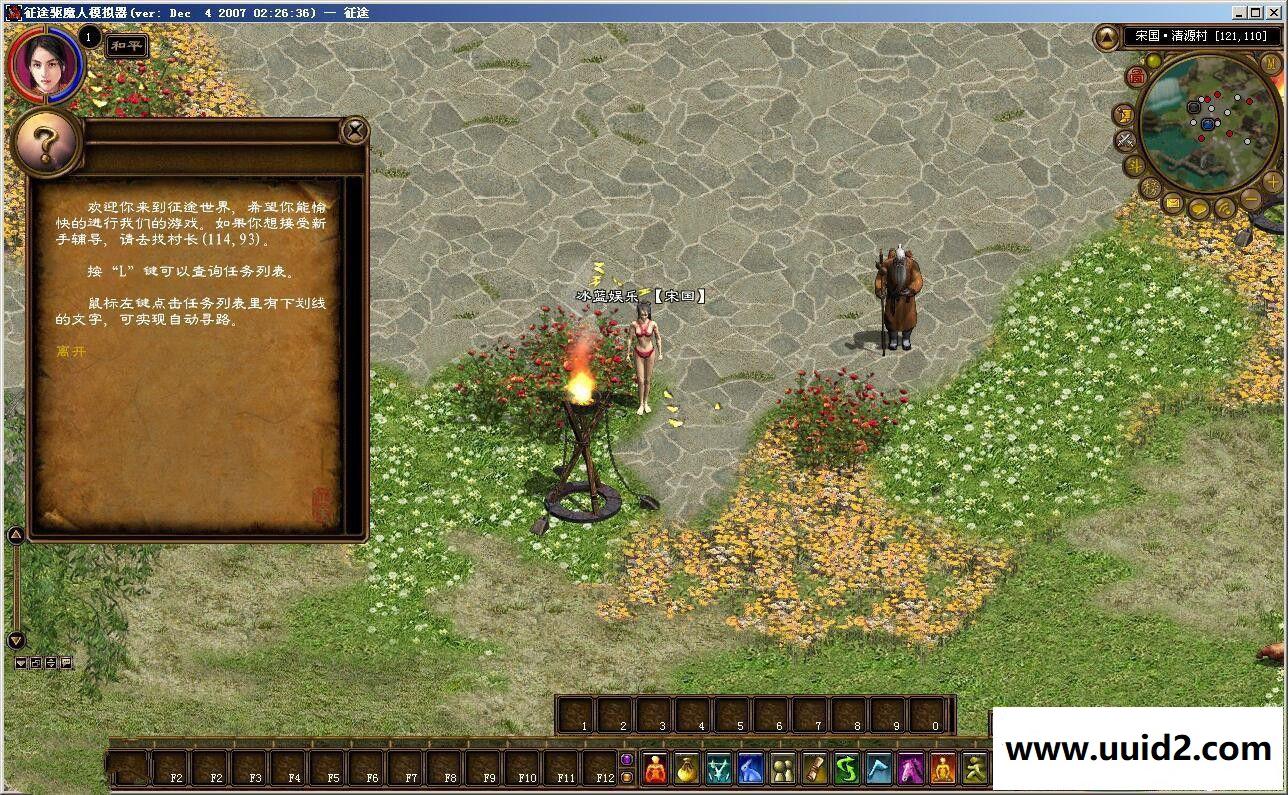
Task: Zoom in the minimap with the plus button
Action: 1272,181
